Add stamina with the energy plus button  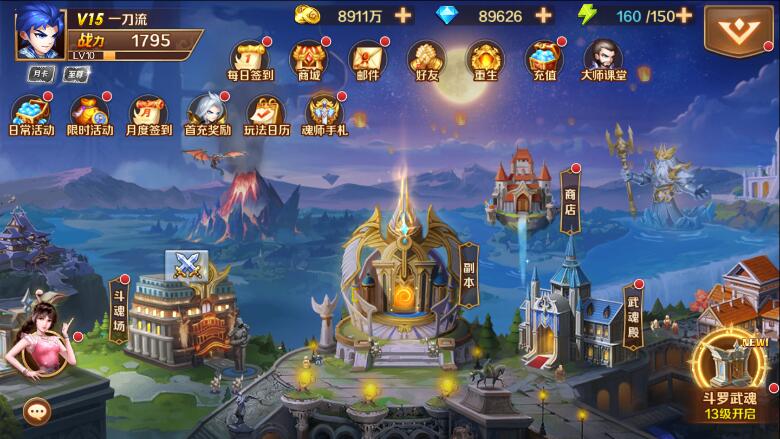[x=684, y=15]
